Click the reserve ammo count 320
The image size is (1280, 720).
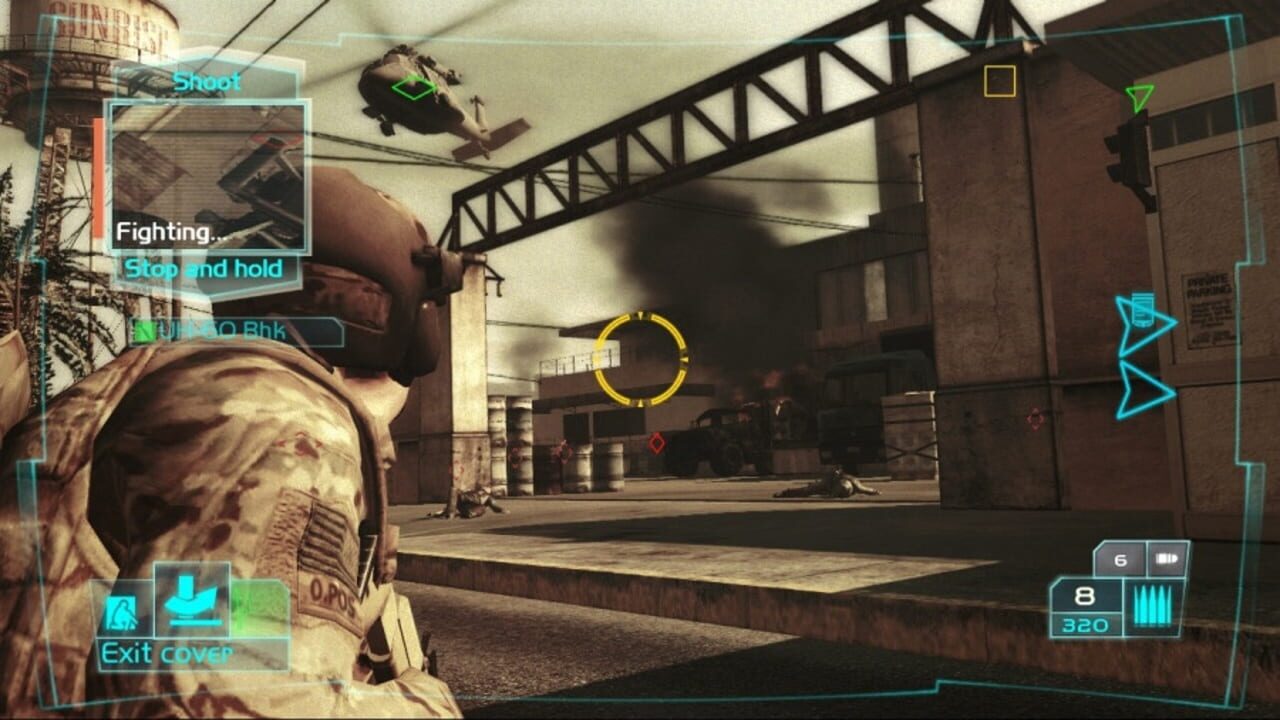1085,626
